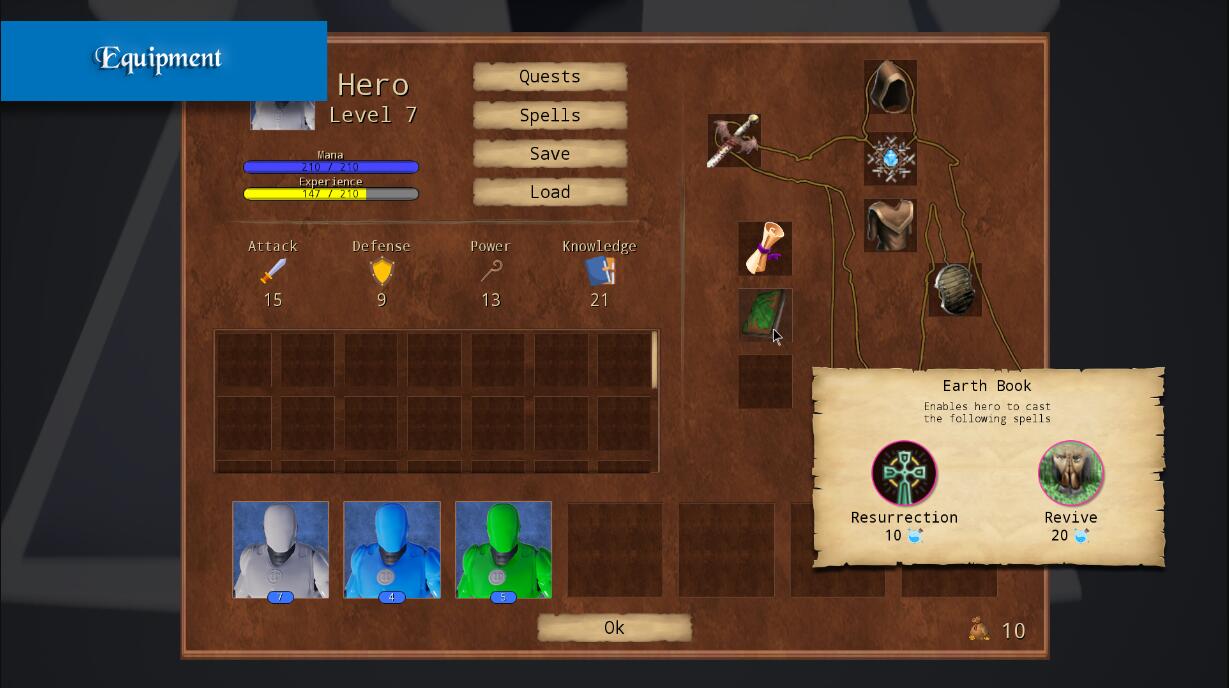Select the scroll item slot

pos(765,248)
